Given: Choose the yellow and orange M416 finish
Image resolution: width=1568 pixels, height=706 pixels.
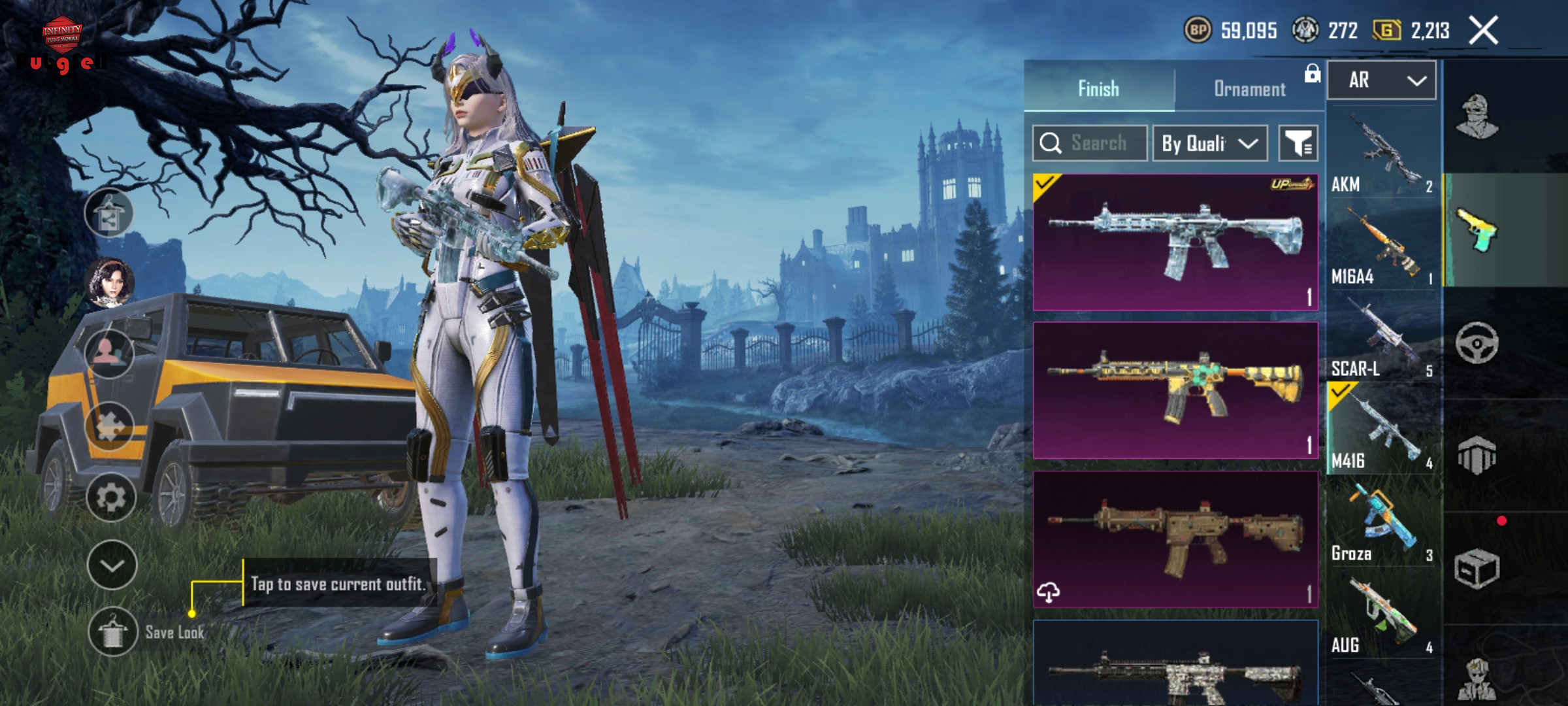Looking at the screenshot, I should 1175,390.
